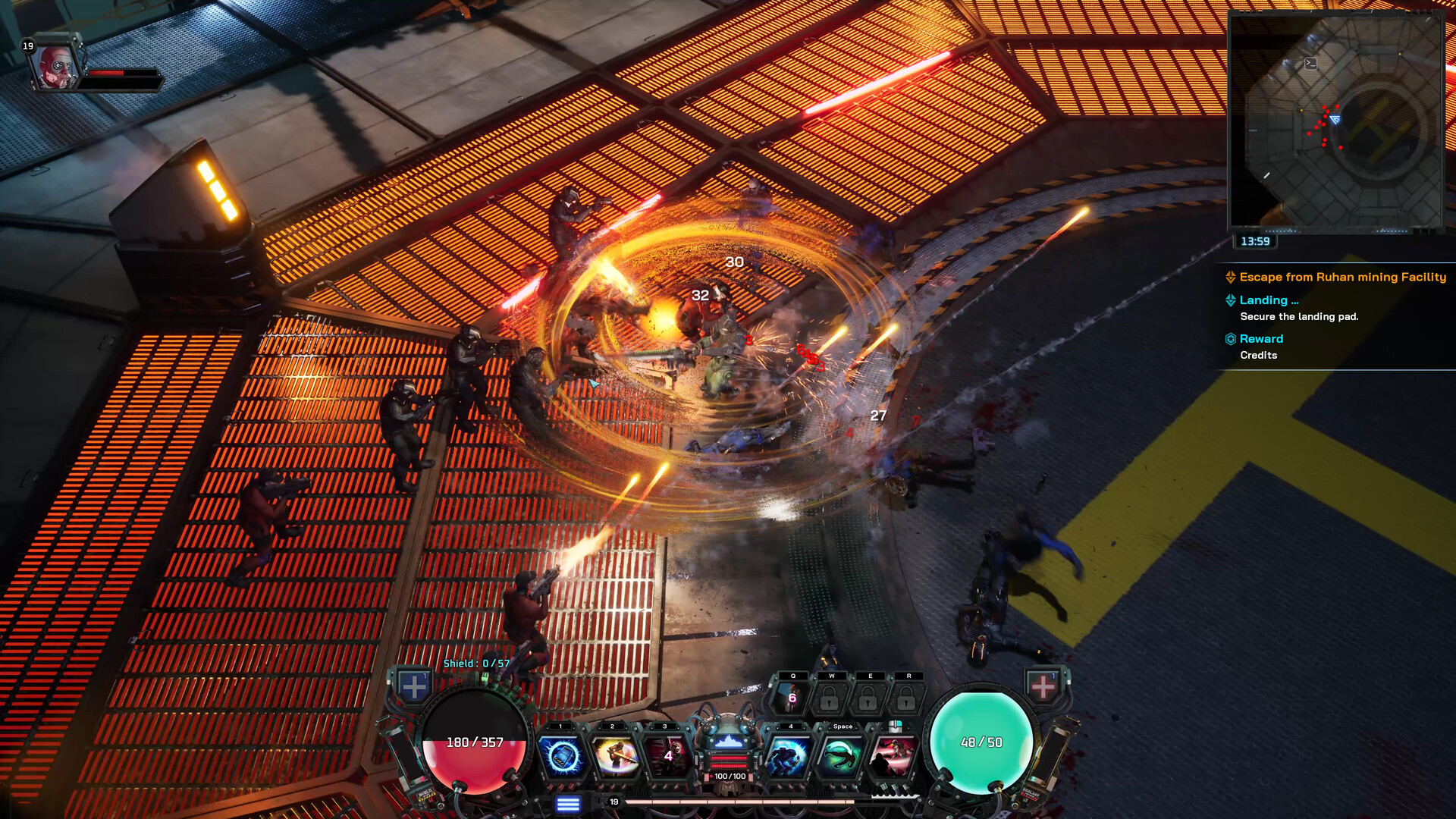The width and height of the screenshot is (1456, 819).
Task: Click the minimap
Action: click(1335, 121)
